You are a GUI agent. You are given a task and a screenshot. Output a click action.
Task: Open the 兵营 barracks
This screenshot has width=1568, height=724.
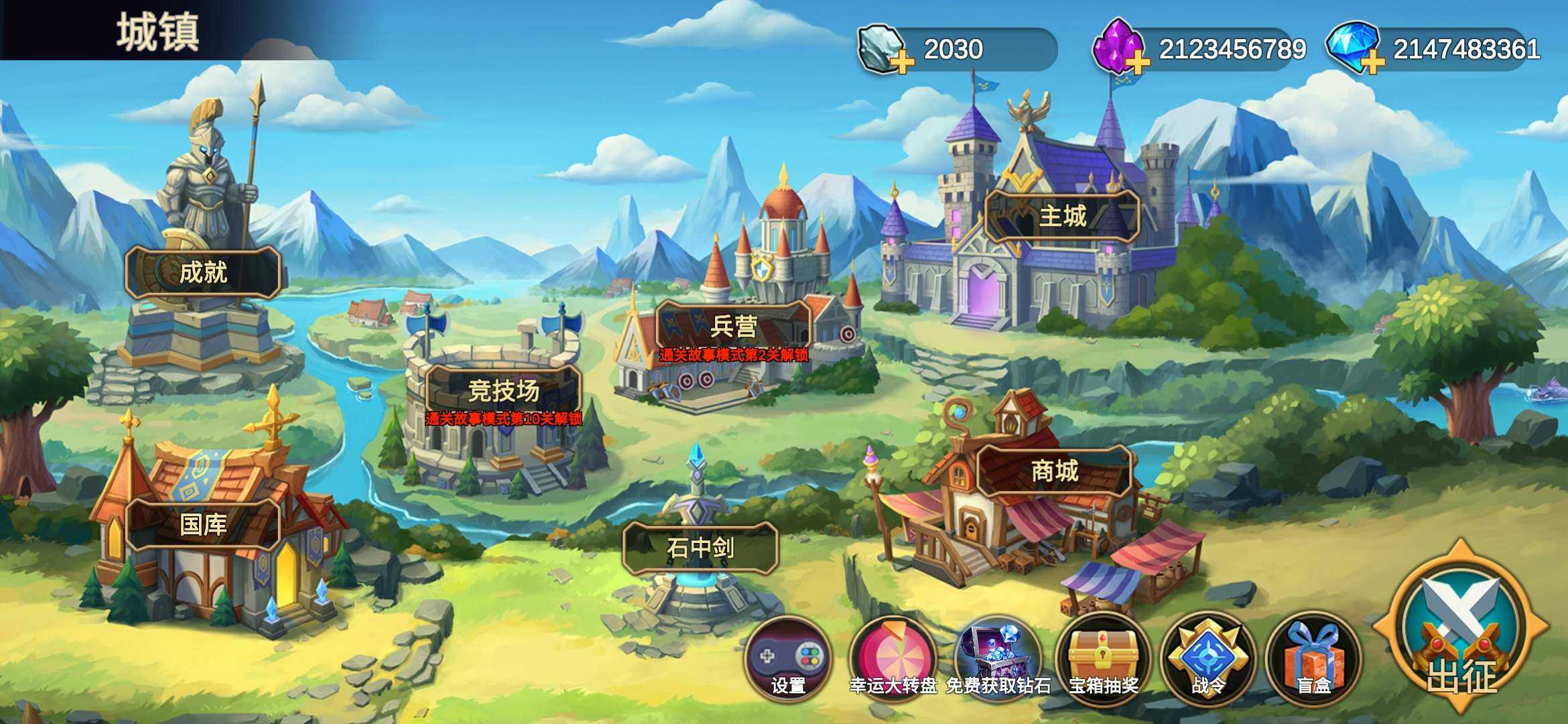pyautogui.click(x=734, y=326)
